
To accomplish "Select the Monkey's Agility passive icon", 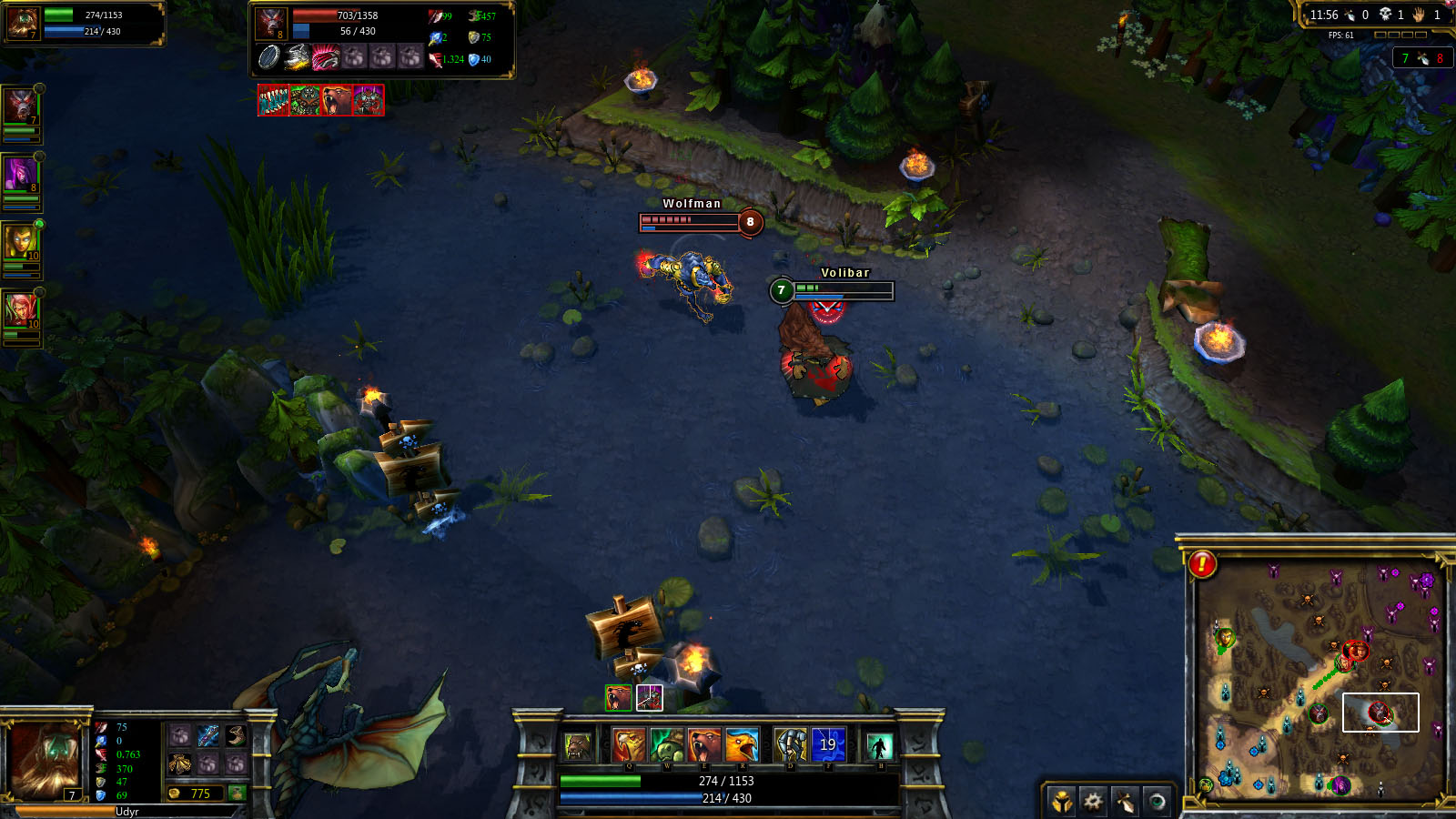I will pyautogui.click(x=578, y=746).
